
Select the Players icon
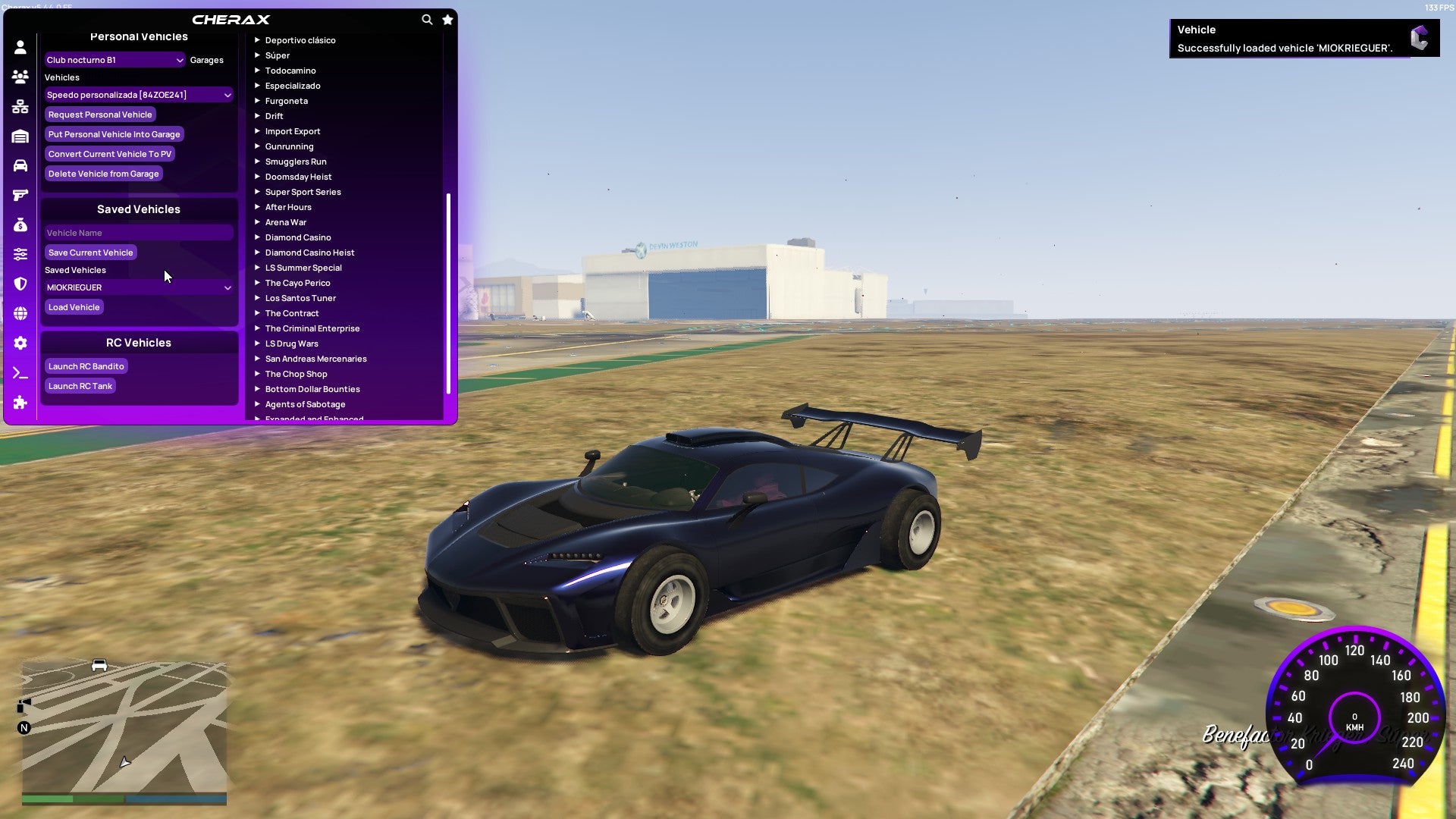(20, 77)
